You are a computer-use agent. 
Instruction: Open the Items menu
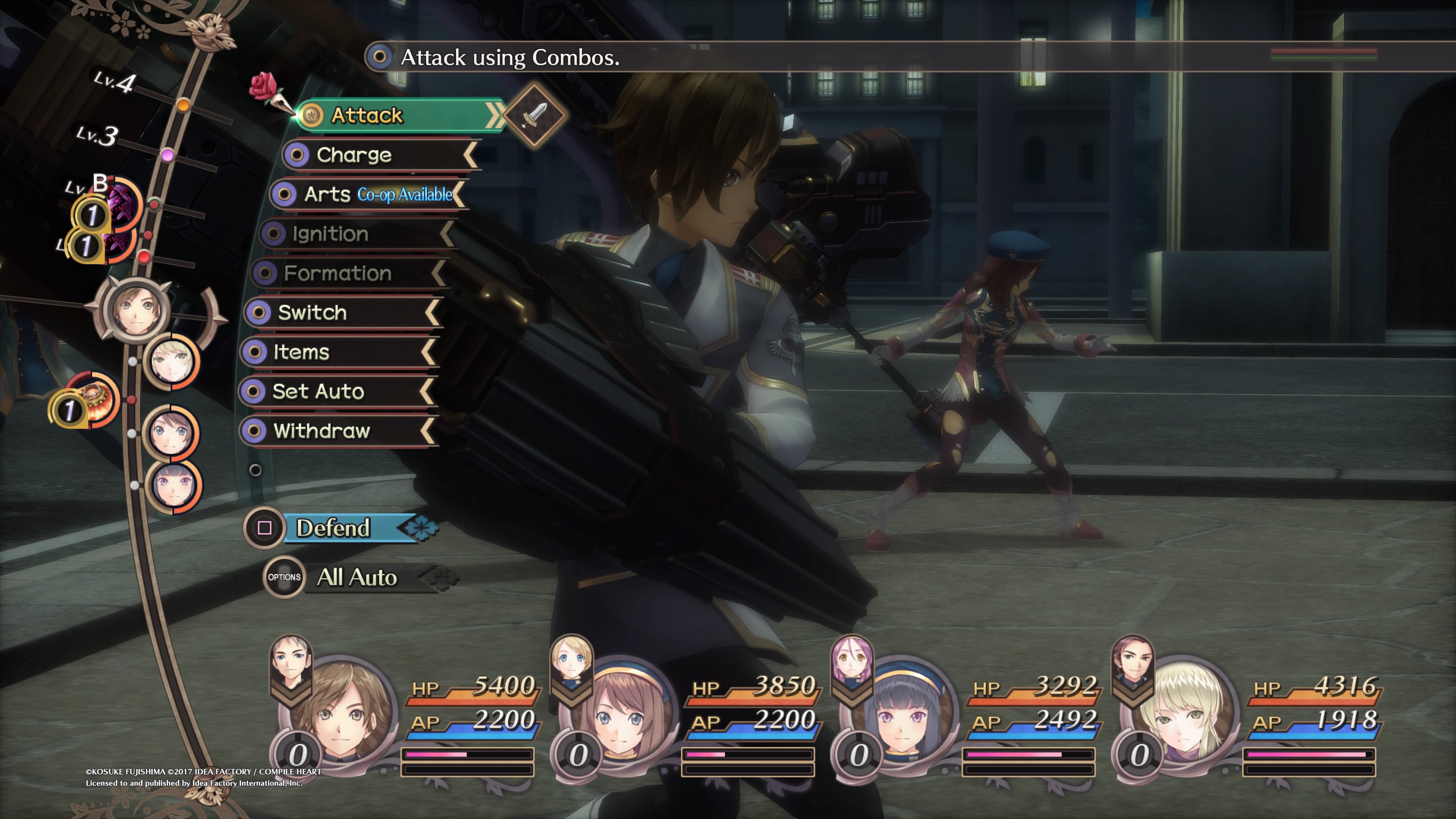point(334,352)
